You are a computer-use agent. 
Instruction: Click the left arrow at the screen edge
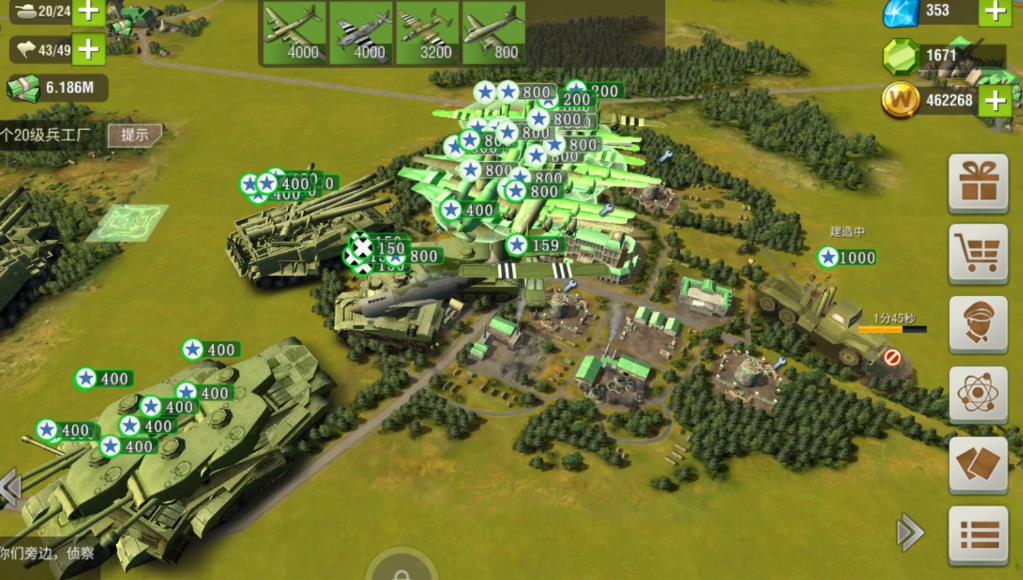tap(10, 488)
